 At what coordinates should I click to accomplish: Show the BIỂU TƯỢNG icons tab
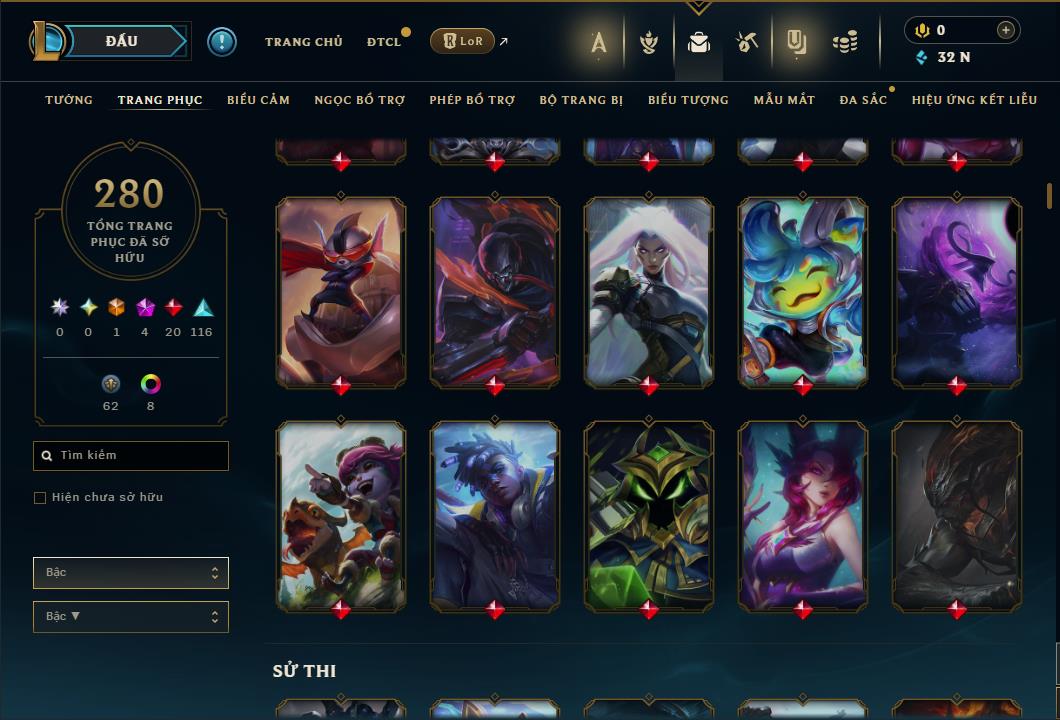688,100
